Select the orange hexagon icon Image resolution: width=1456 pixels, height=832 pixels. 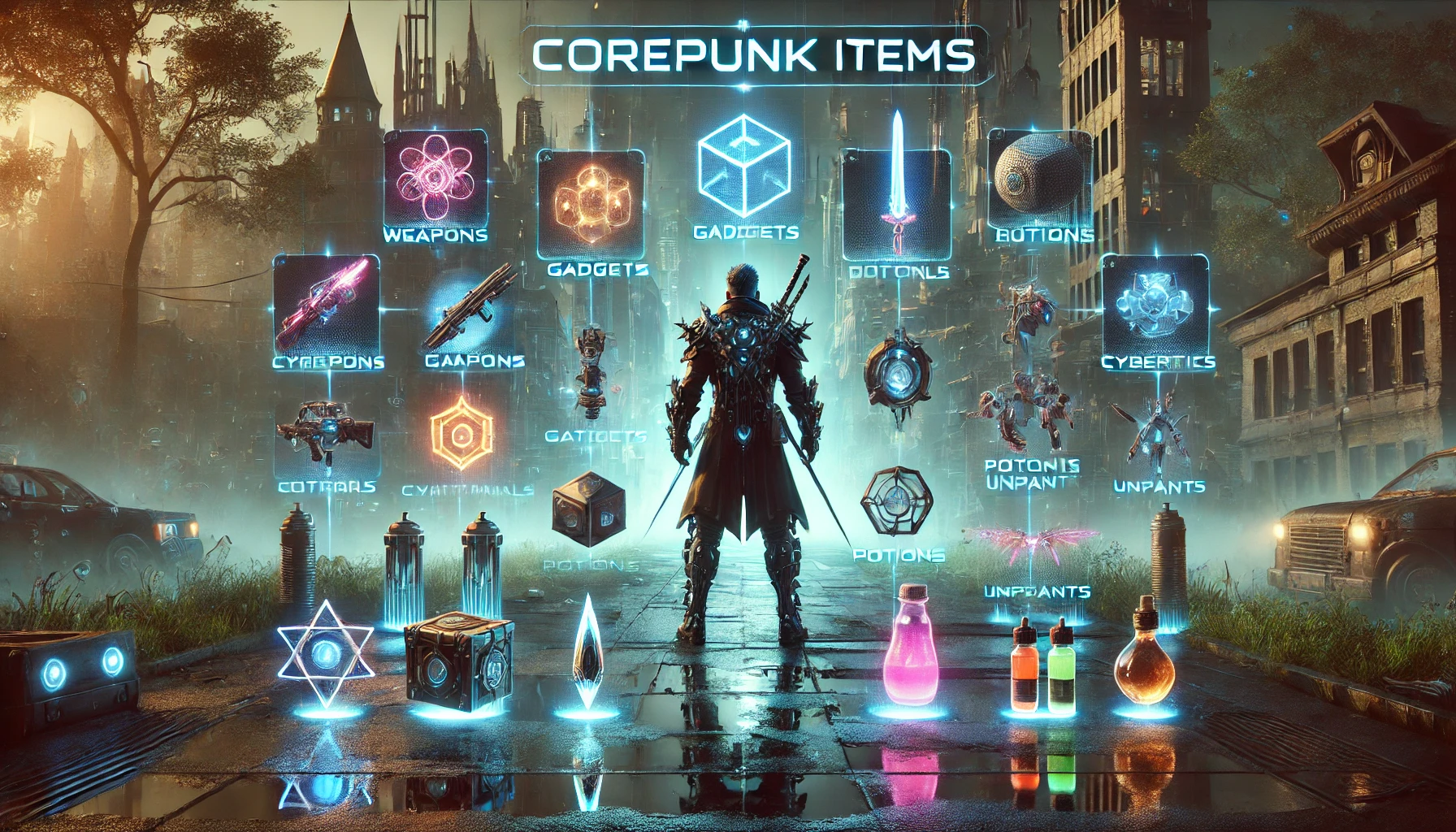461,435
